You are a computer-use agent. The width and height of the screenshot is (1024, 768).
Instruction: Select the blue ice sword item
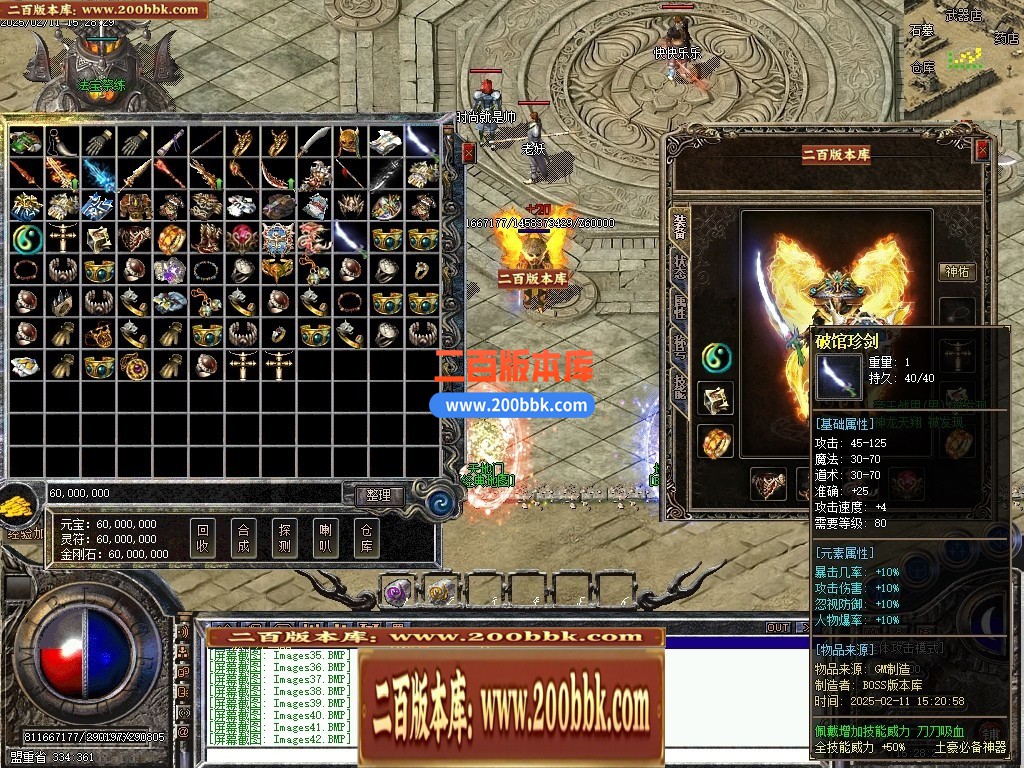click(99, 174)
